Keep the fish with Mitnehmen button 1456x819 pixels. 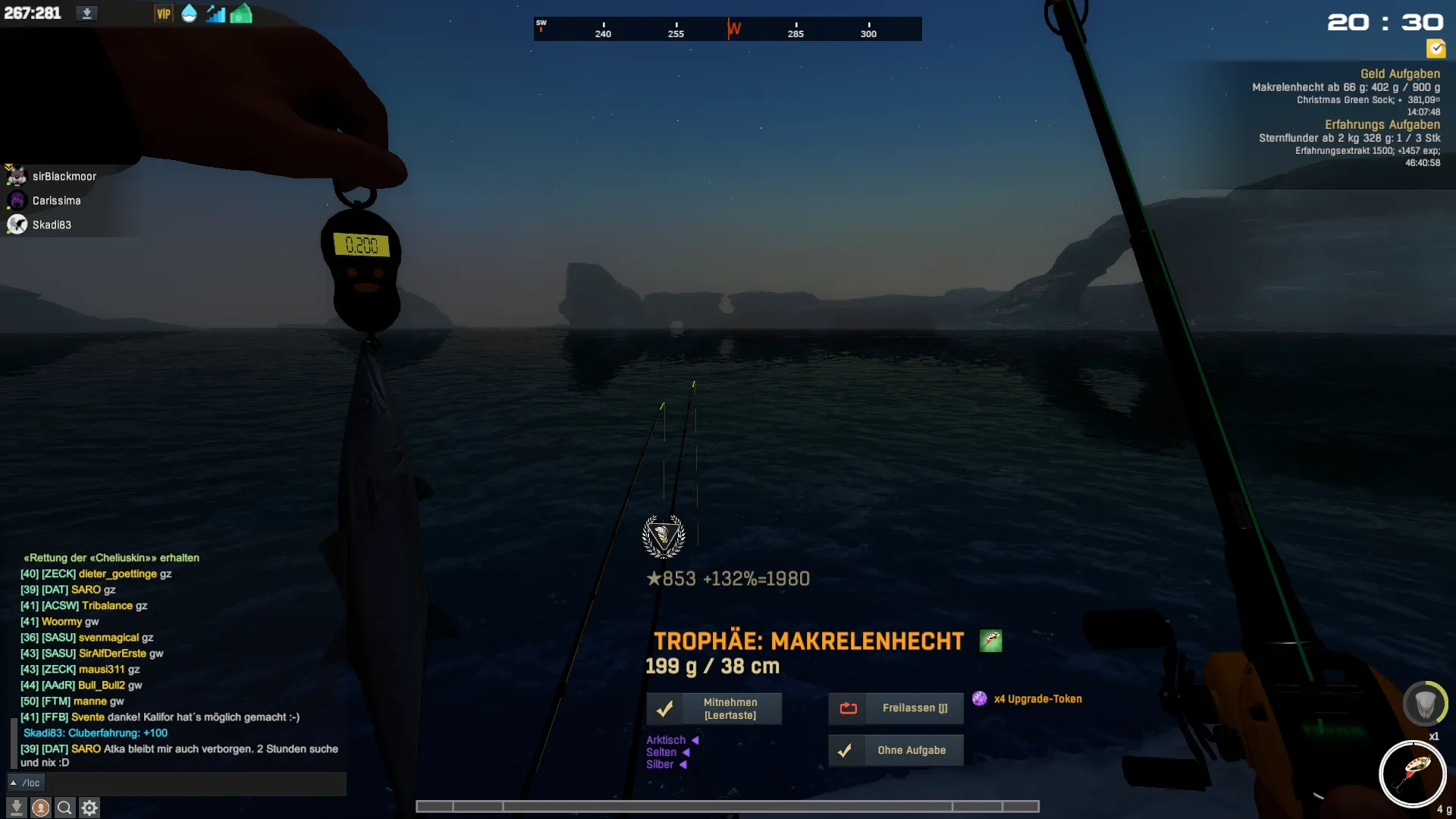click(714, 708)
